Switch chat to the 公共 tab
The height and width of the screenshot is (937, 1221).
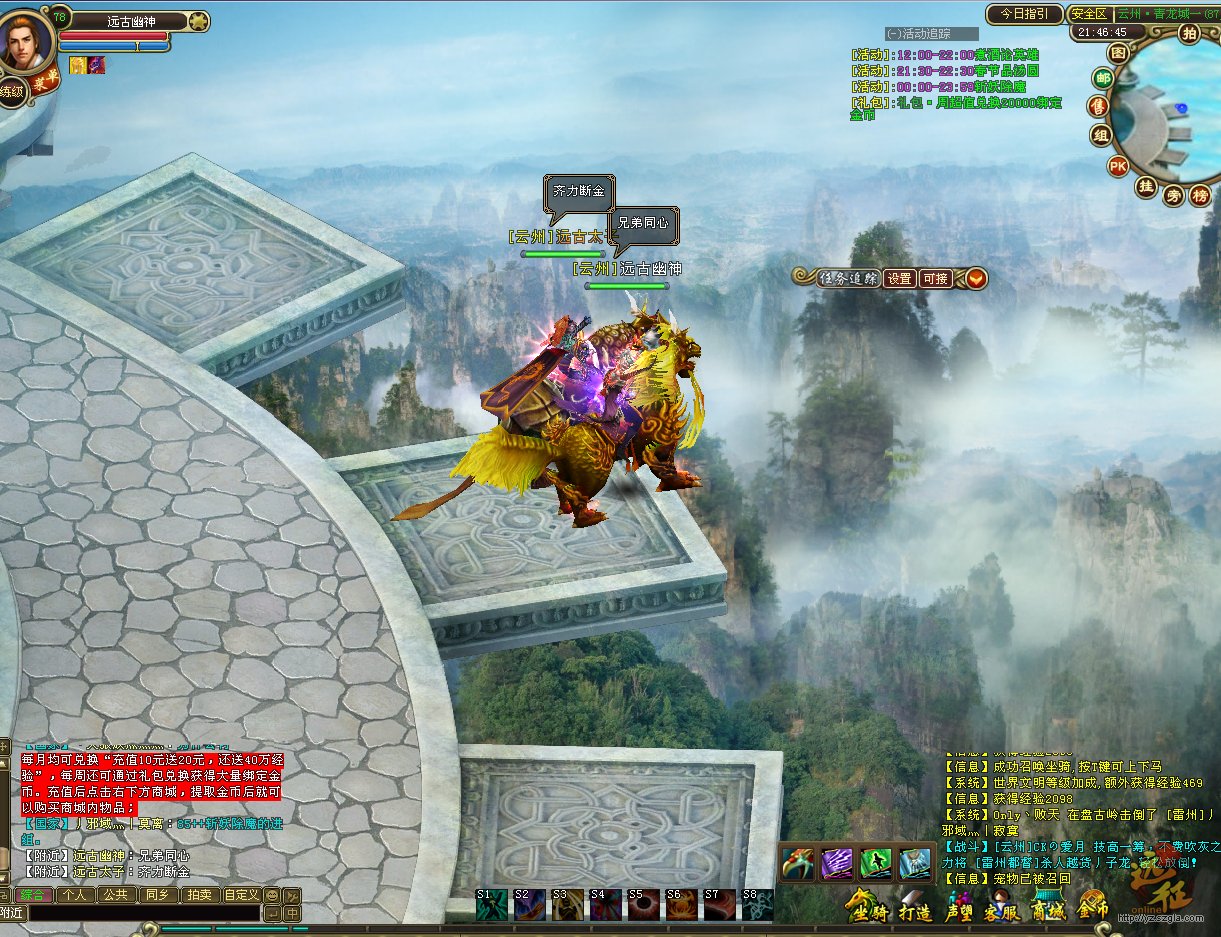tap(115, 895)
